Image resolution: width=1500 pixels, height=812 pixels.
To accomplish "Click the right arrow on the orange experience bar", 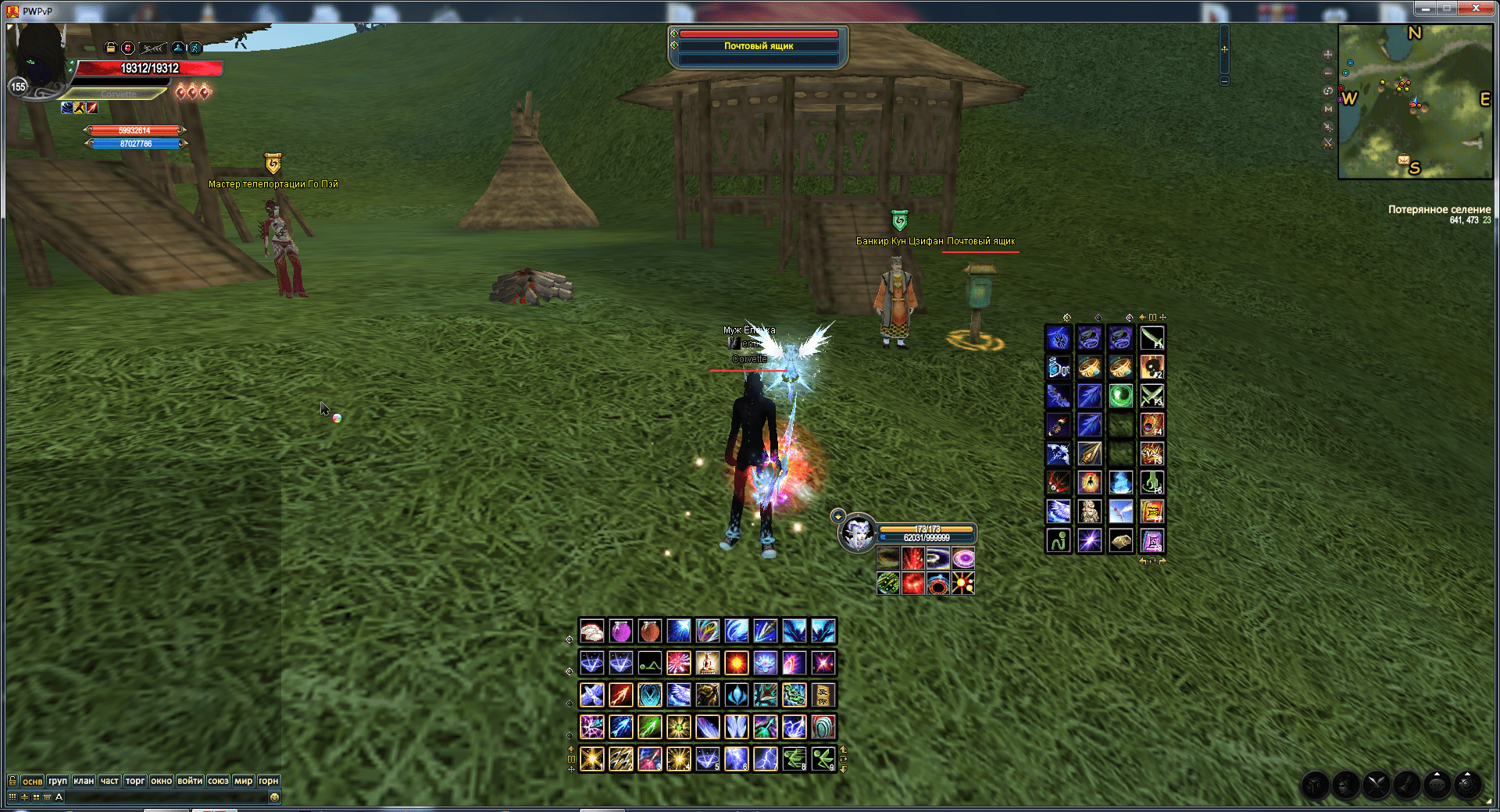I will pyautogui.click(x=181, y=130).
